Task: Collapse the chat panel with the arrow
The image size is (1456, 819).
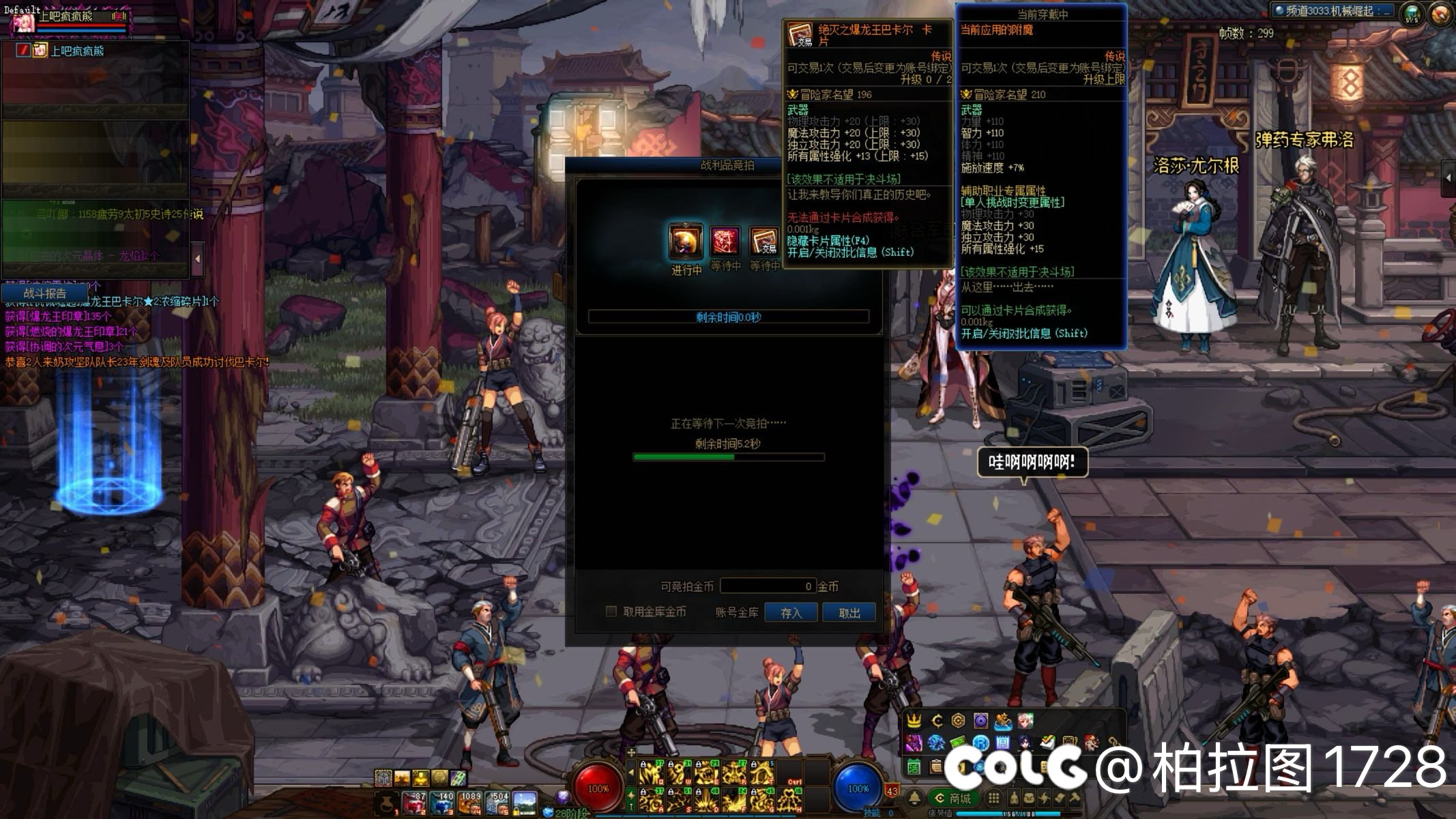Action: [x=197, y=259]
